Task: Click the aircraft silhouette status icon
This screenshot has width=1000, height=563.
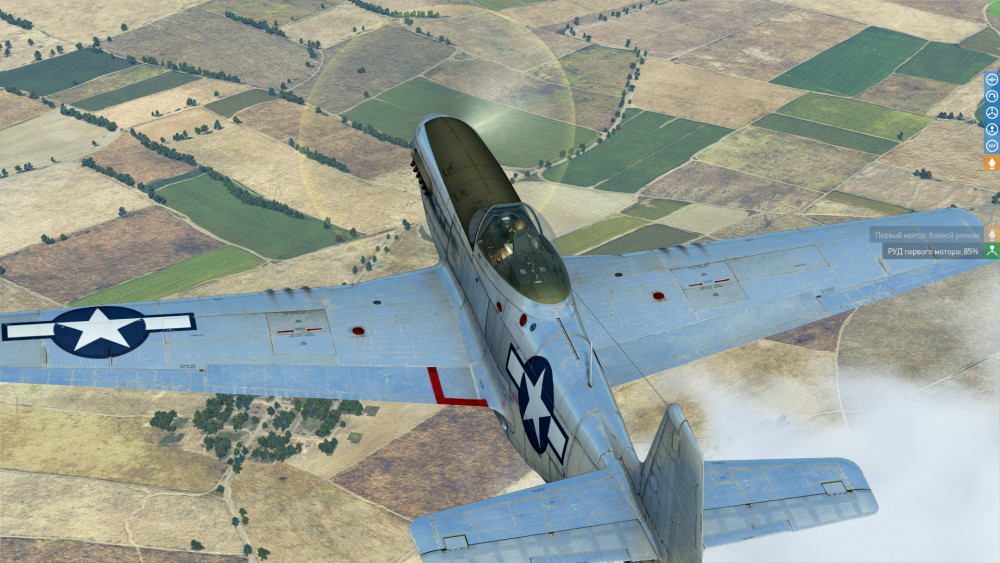Action: [x=992, y=79]
